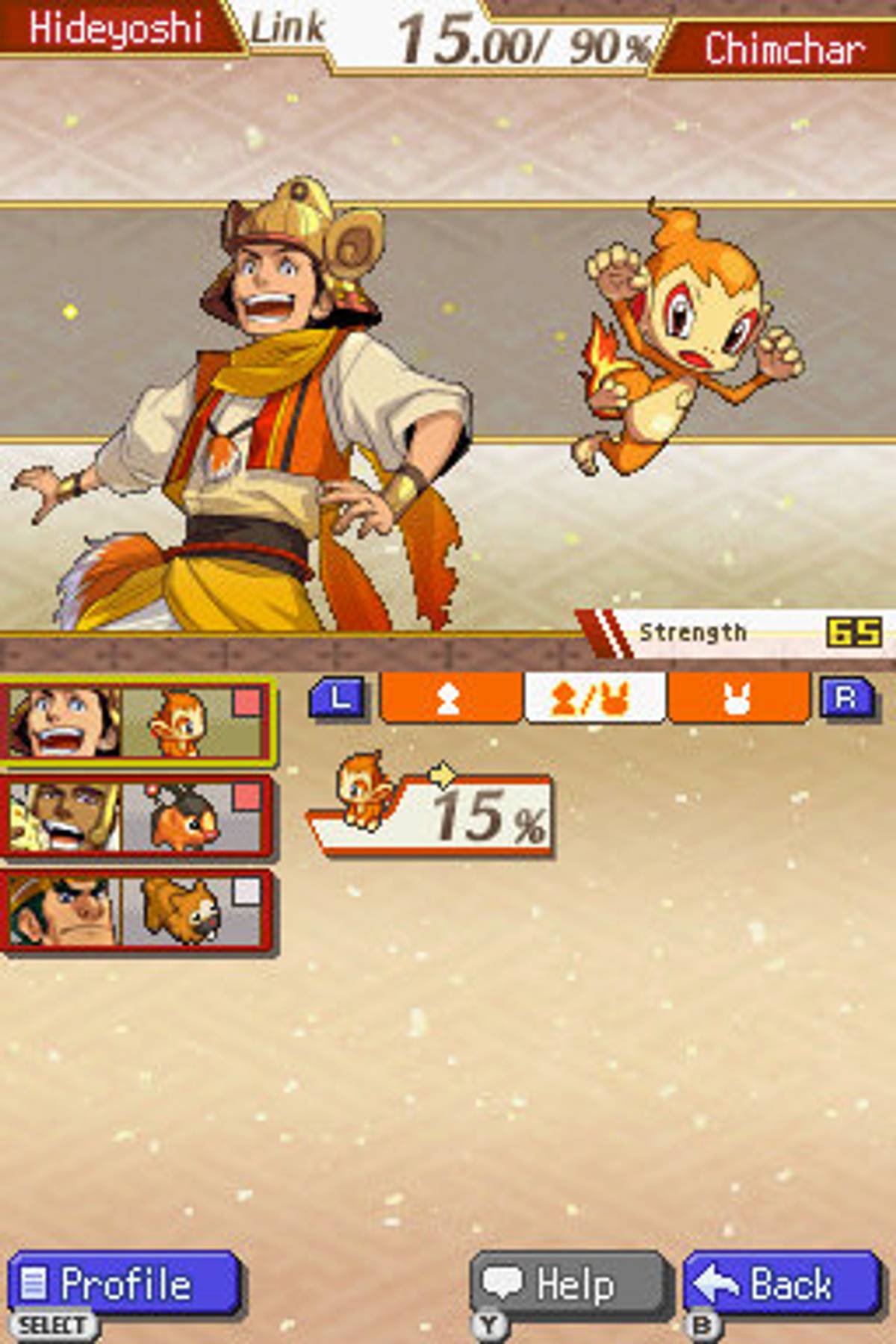Click the L tab arrow button
Viewport: 896px width, 1344px height.
[337, 698]
